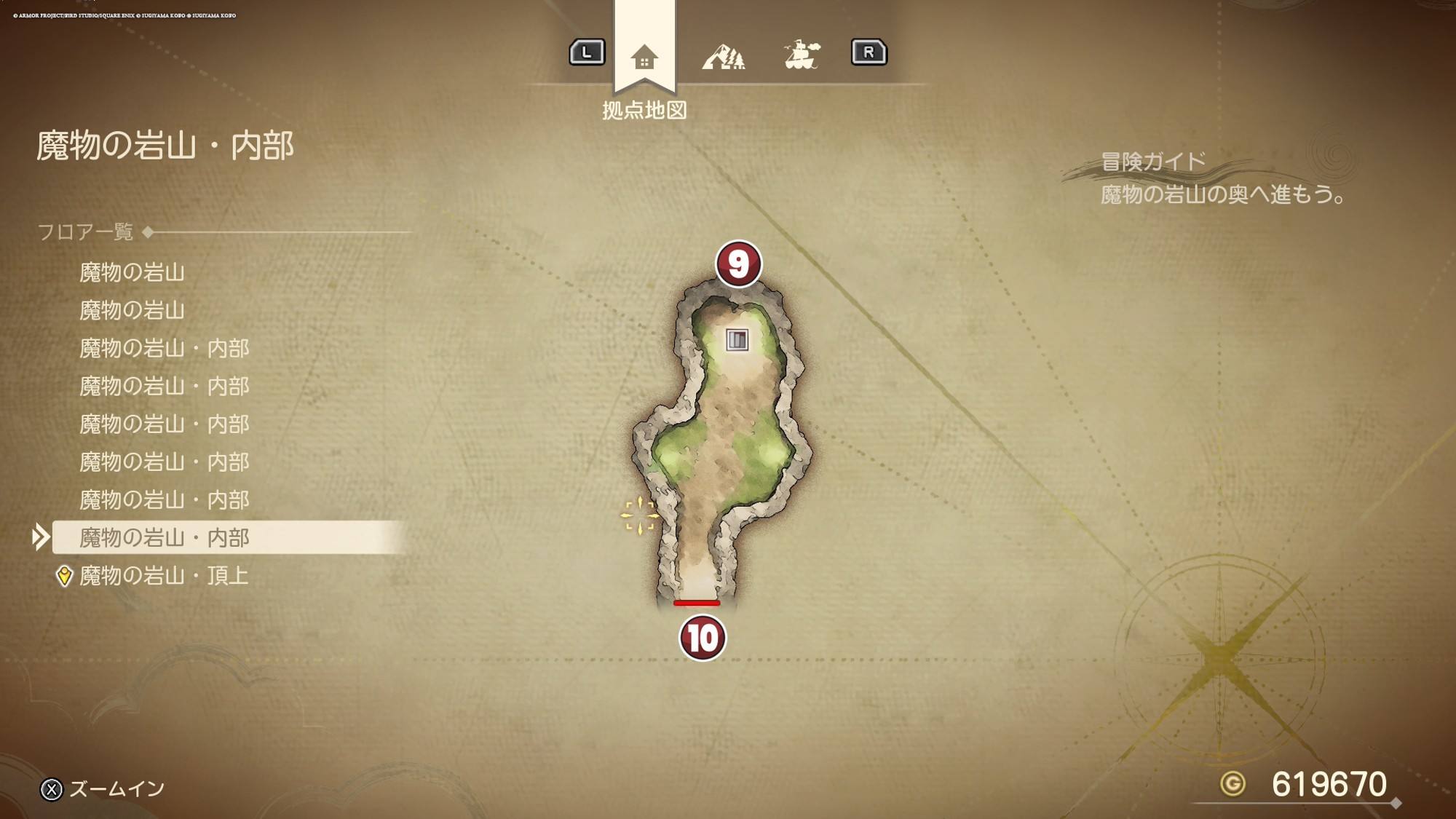This screenshot has height=819, width=1456.
Task: Open the sailing ship map tab
Action: (802, 55)
